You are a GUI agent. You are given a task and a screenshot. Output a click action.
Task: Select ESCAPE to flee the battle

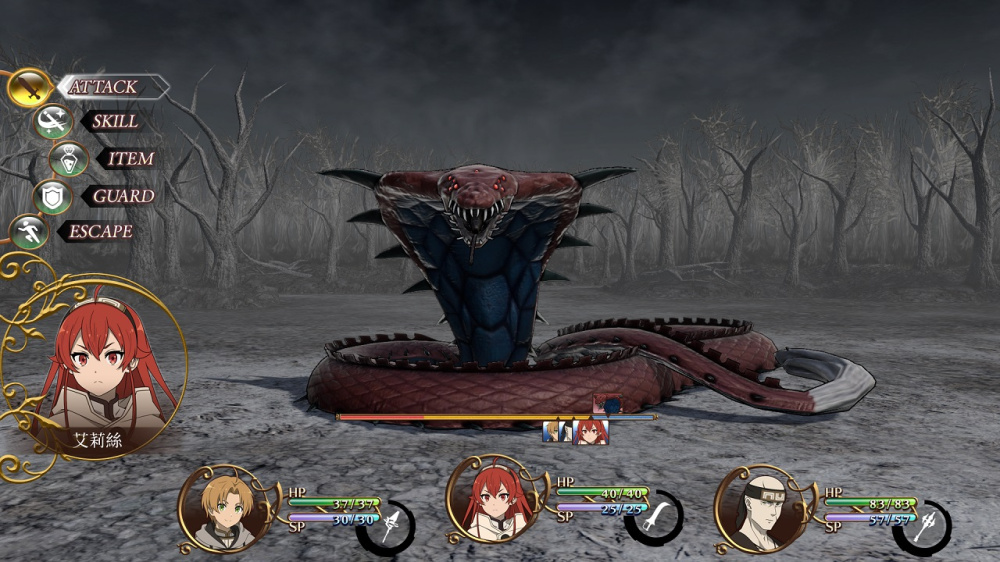click(100, 232)
